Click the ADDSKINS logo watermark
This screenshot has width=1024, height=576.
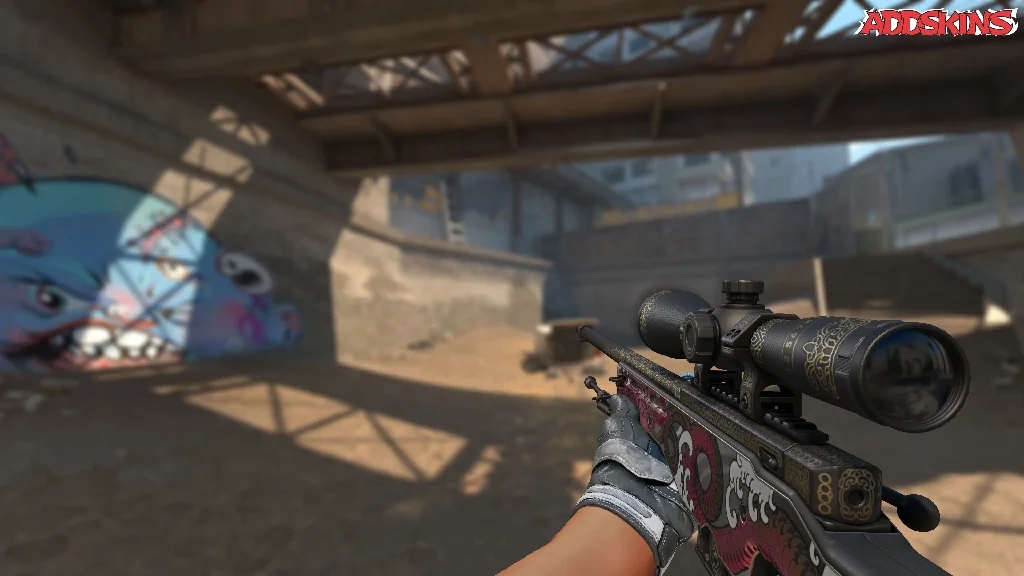pyautogui.click(x=938, y=22)
